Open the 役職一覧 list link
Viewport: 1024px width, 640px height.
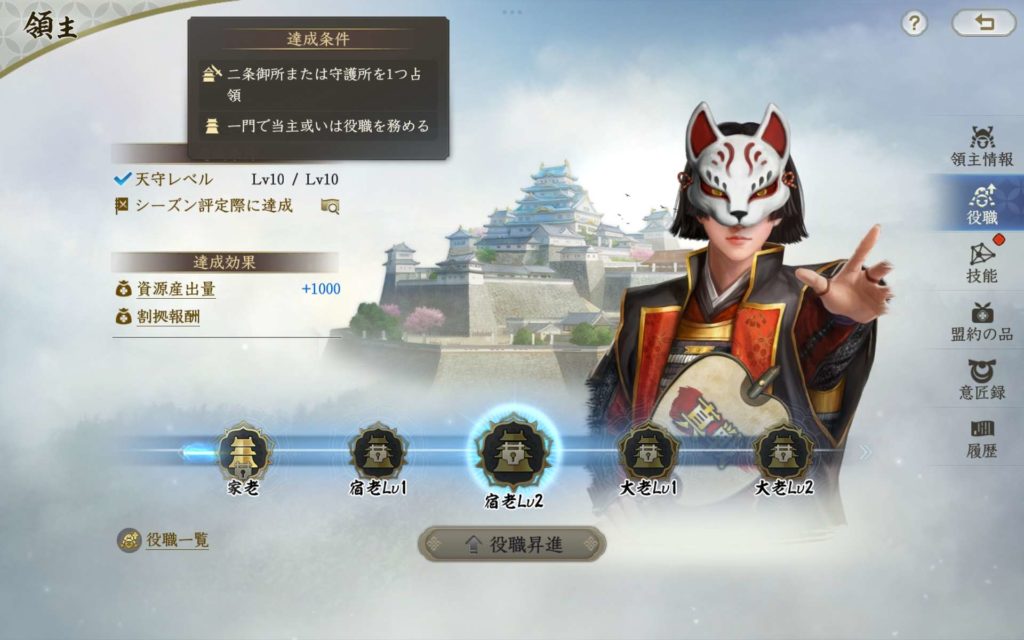[x=176, y=540]
